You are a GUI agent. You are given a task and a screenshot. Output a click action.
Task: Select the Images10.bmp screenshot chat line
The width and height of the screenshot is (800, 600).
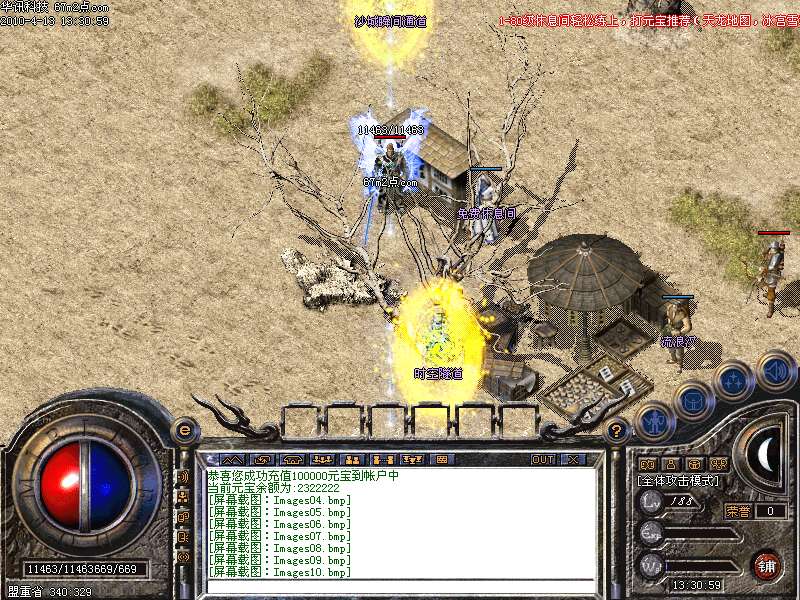pos(280,572)
